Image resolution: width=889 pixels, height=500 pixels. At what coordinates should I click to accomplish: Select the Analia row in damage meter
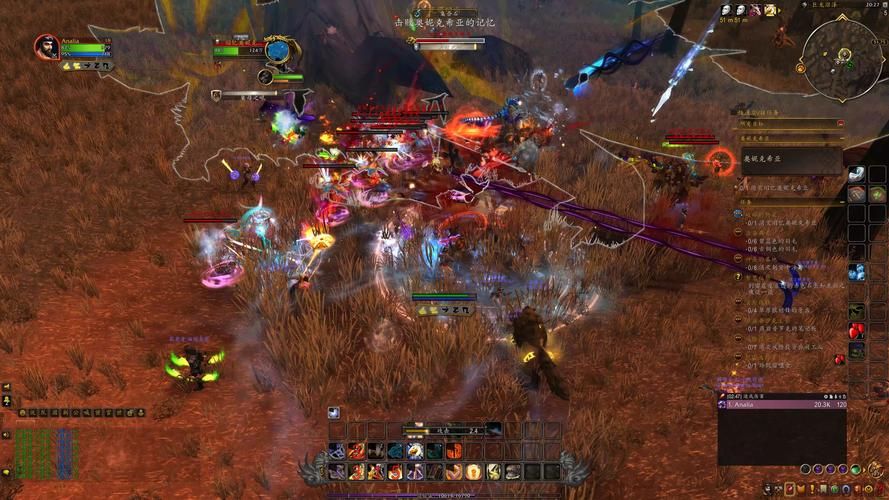coord(782,405)
